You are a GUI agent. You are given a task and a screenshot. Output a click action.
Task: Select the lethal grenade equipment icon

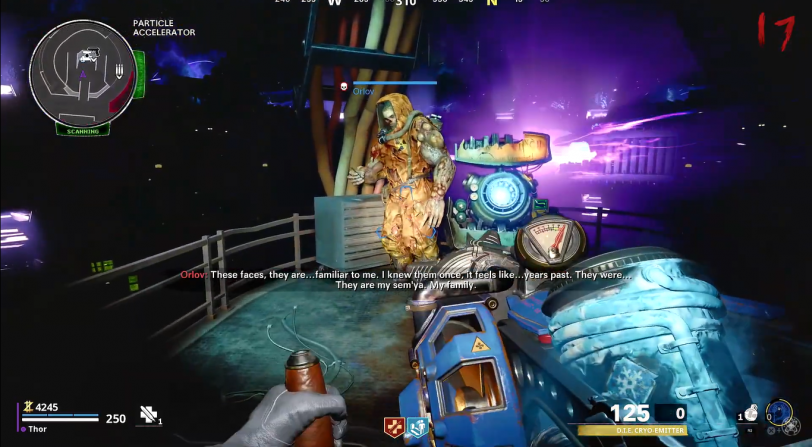pos(751,412)
